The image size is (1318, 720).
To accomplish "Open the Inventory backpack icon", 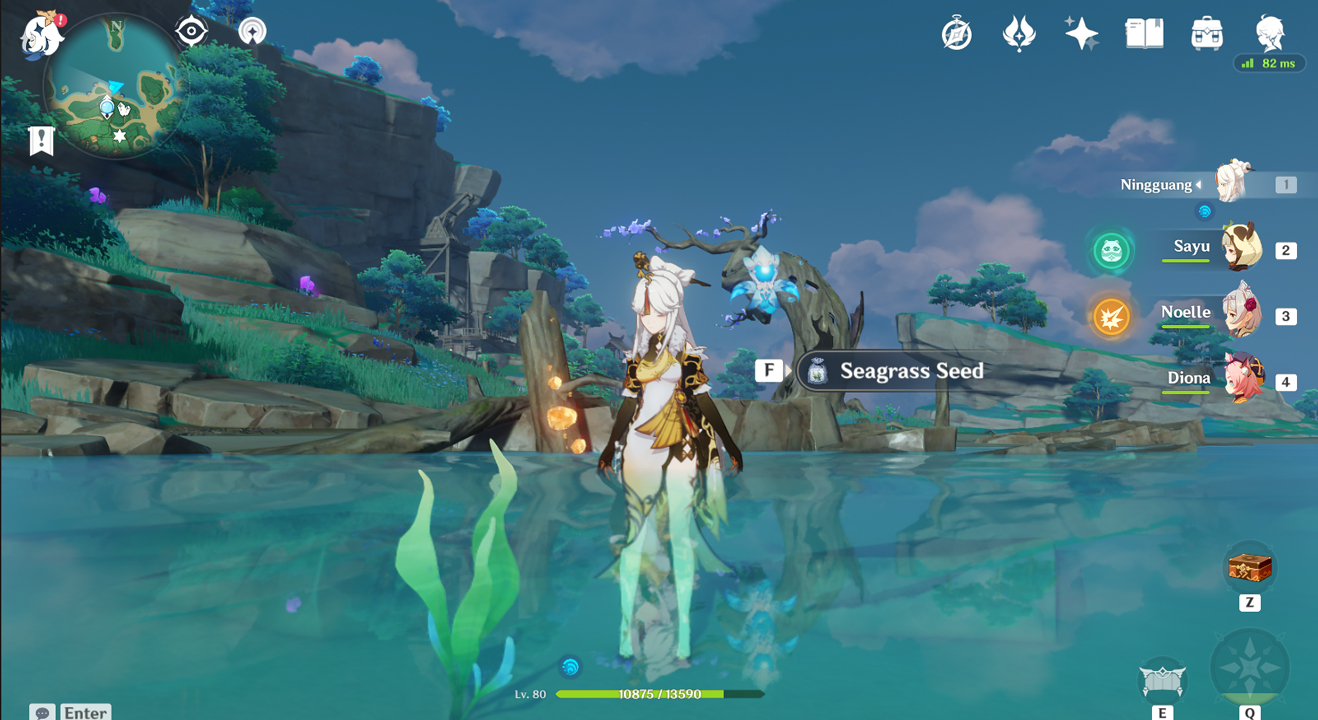I will (x=1207, y=34).
